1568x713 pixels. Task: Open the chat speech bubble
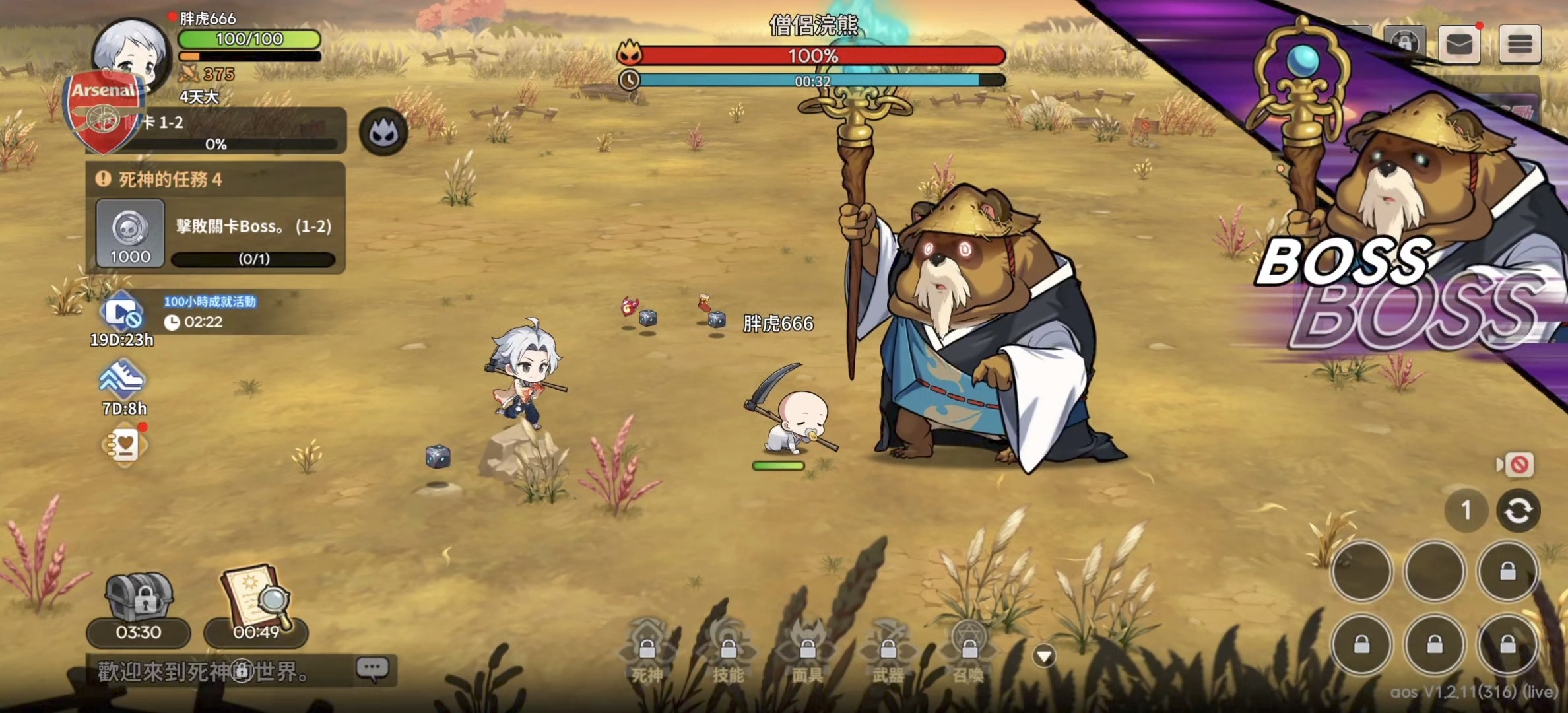click(373, 669)
